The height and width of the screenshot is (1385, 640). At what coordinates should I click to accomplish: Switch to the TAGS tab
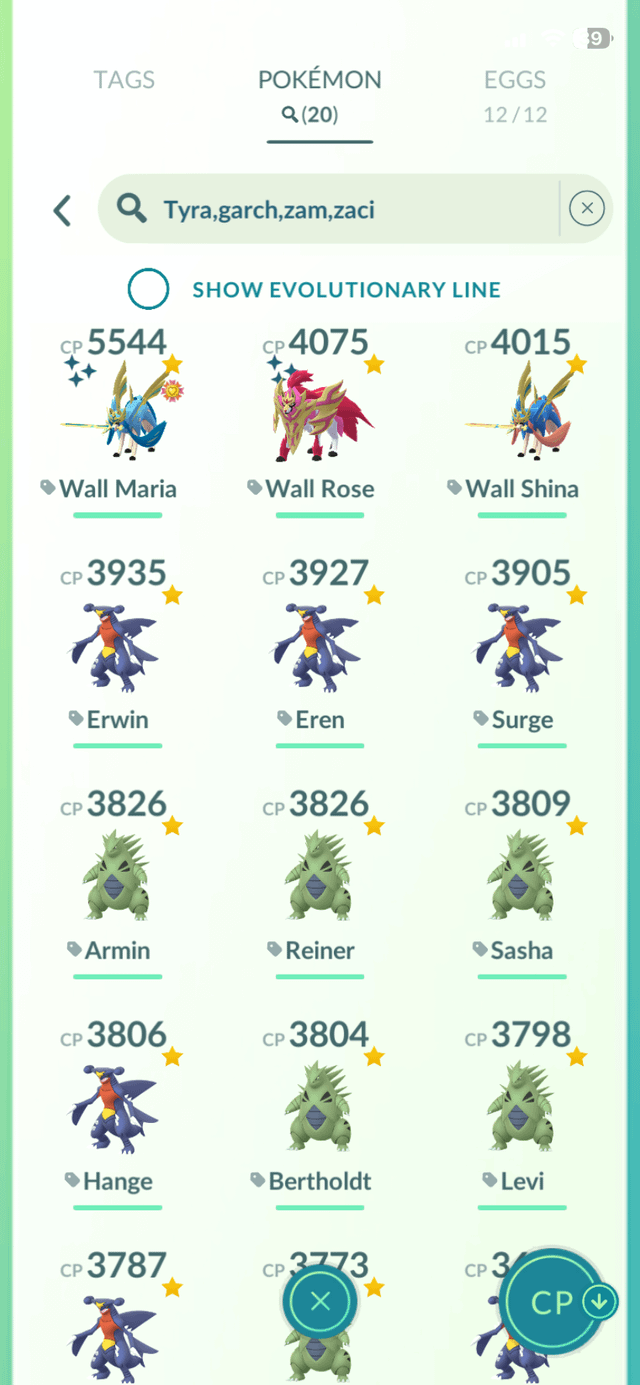123,80
